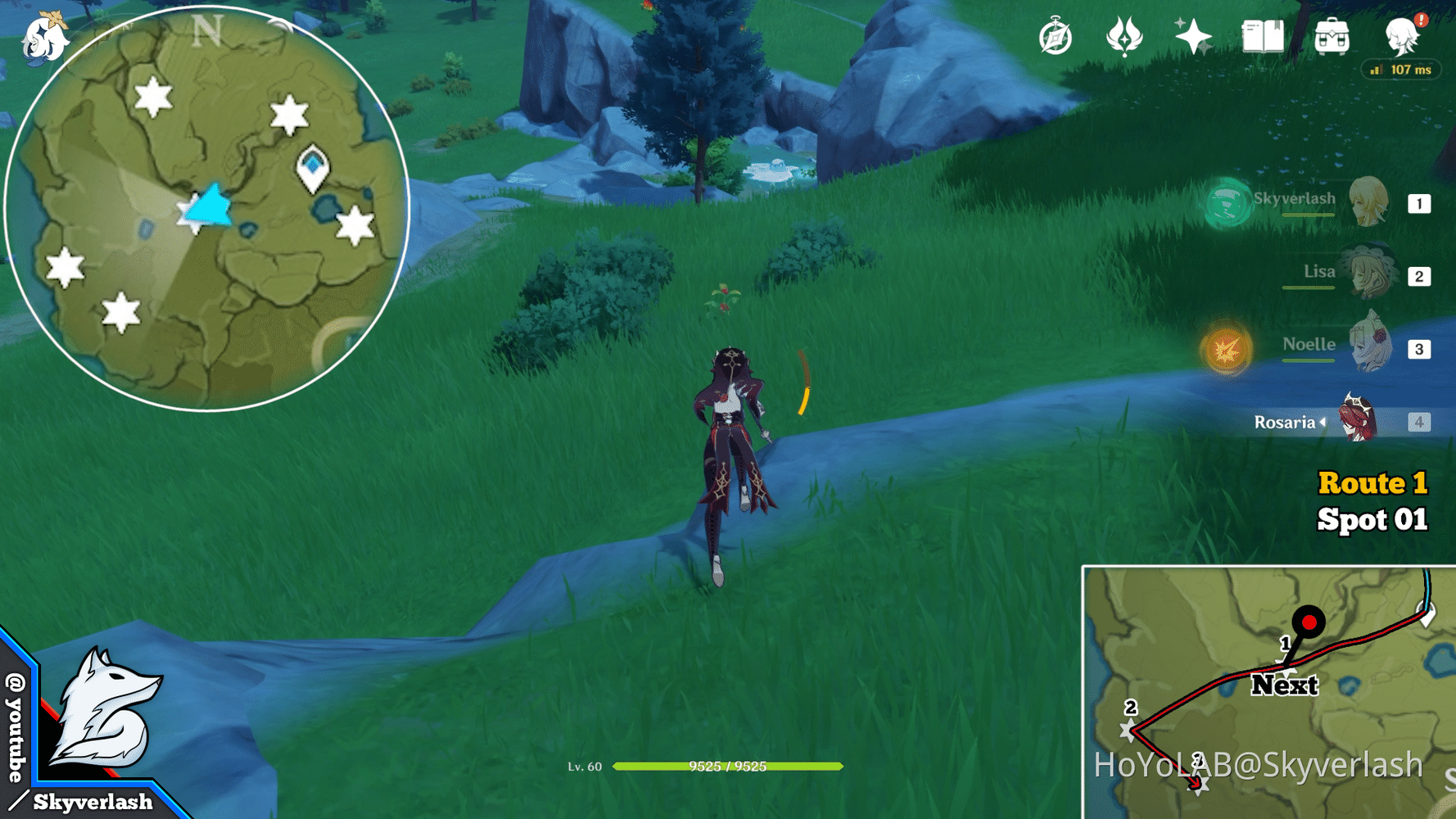Open the Events overview wings icon

tap(1124, 37)
